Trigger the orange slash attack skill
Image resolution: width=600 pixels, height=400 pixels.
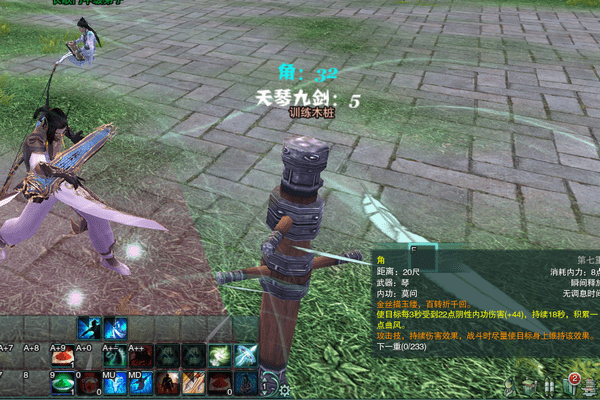[193, 384]
